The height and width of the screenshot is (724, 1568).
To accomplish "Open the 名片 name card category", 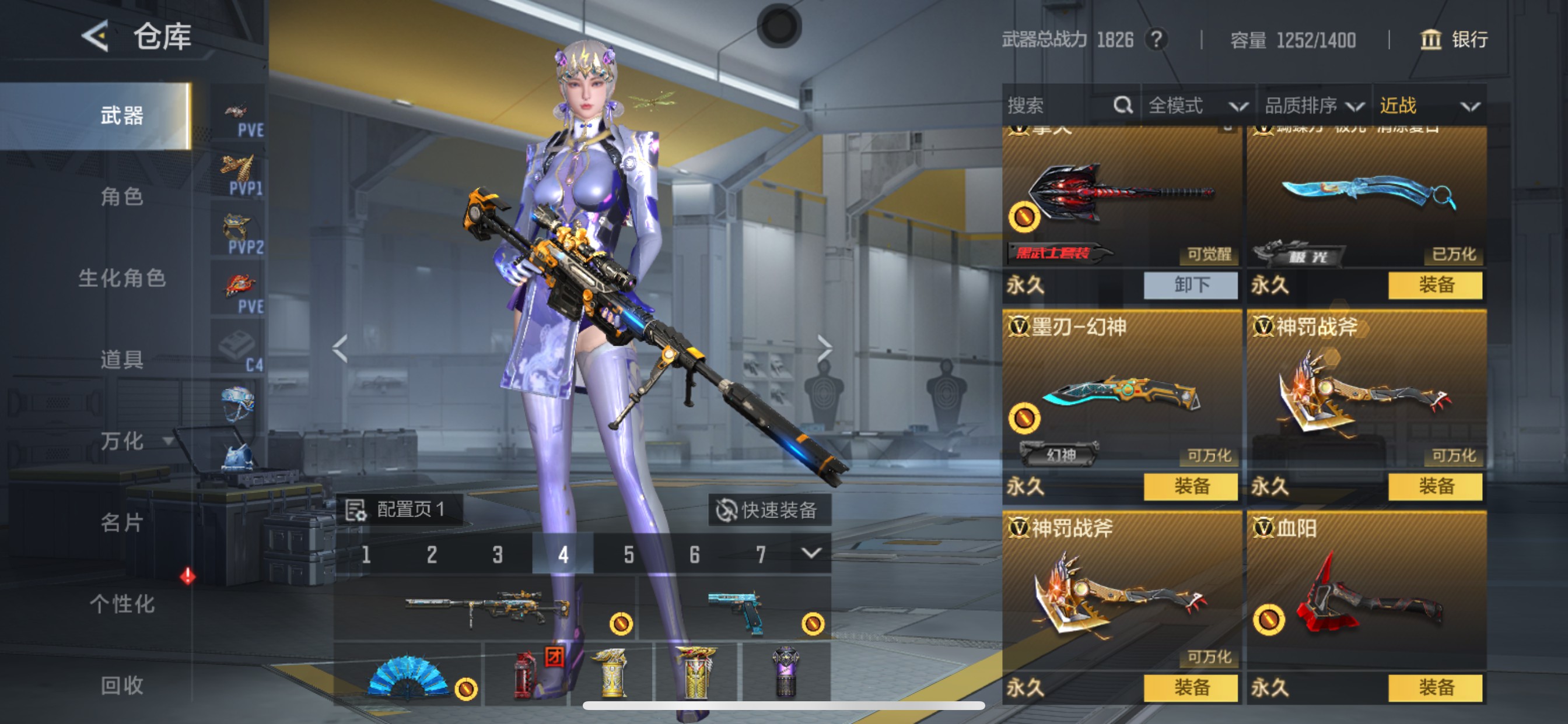I will [122, 522].
